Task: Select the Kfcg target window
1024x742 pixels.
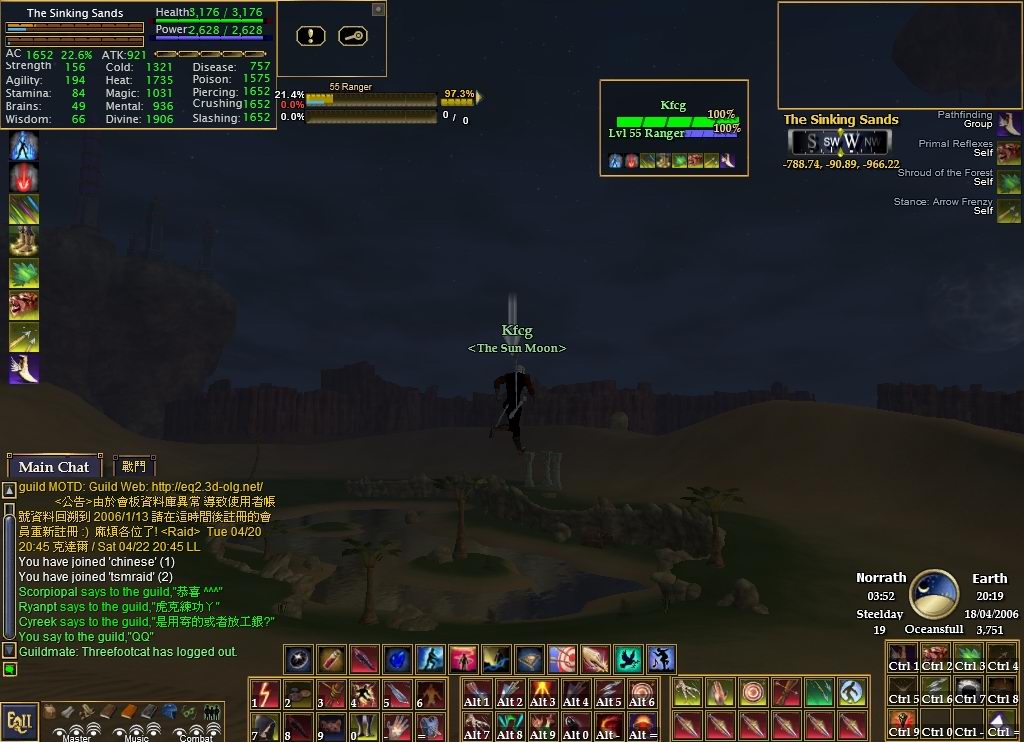Action: 673,127
